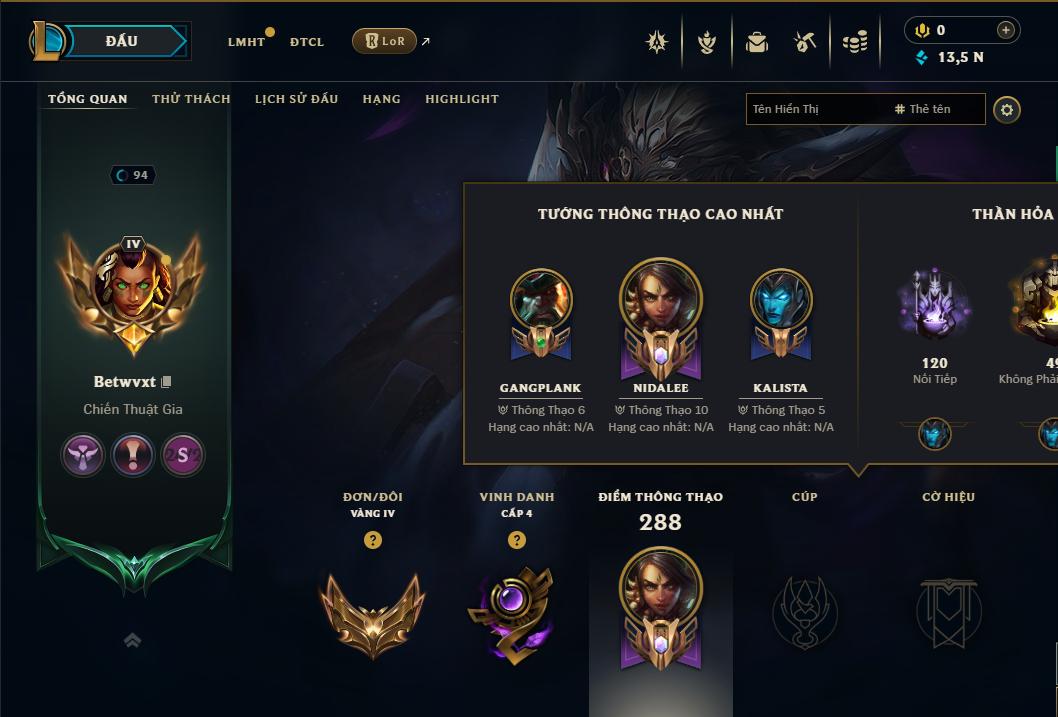
Task: Add currency with the plus button
Action: 1006,30
